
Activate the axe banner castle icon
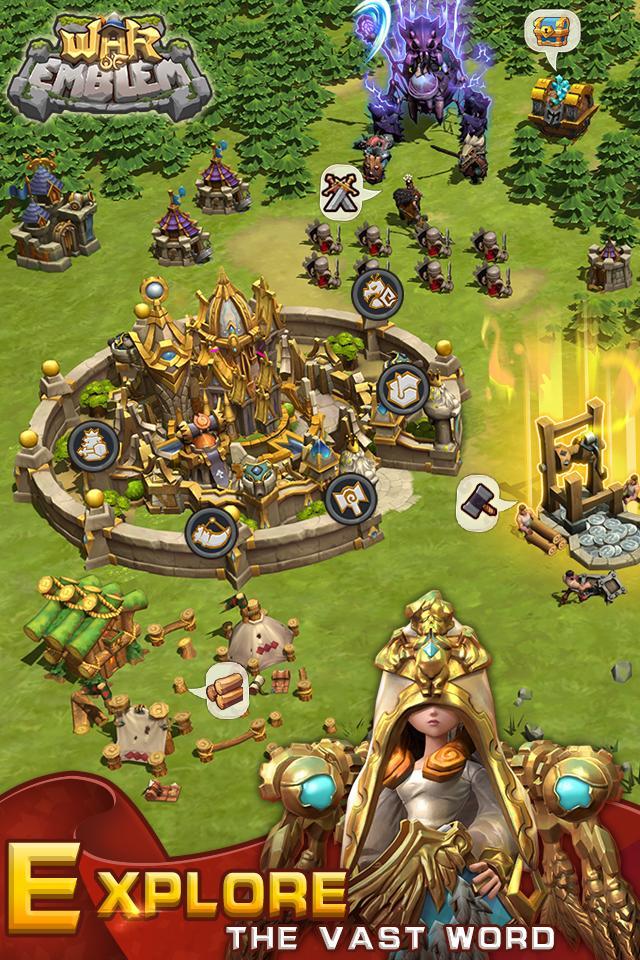coord(350,497)
